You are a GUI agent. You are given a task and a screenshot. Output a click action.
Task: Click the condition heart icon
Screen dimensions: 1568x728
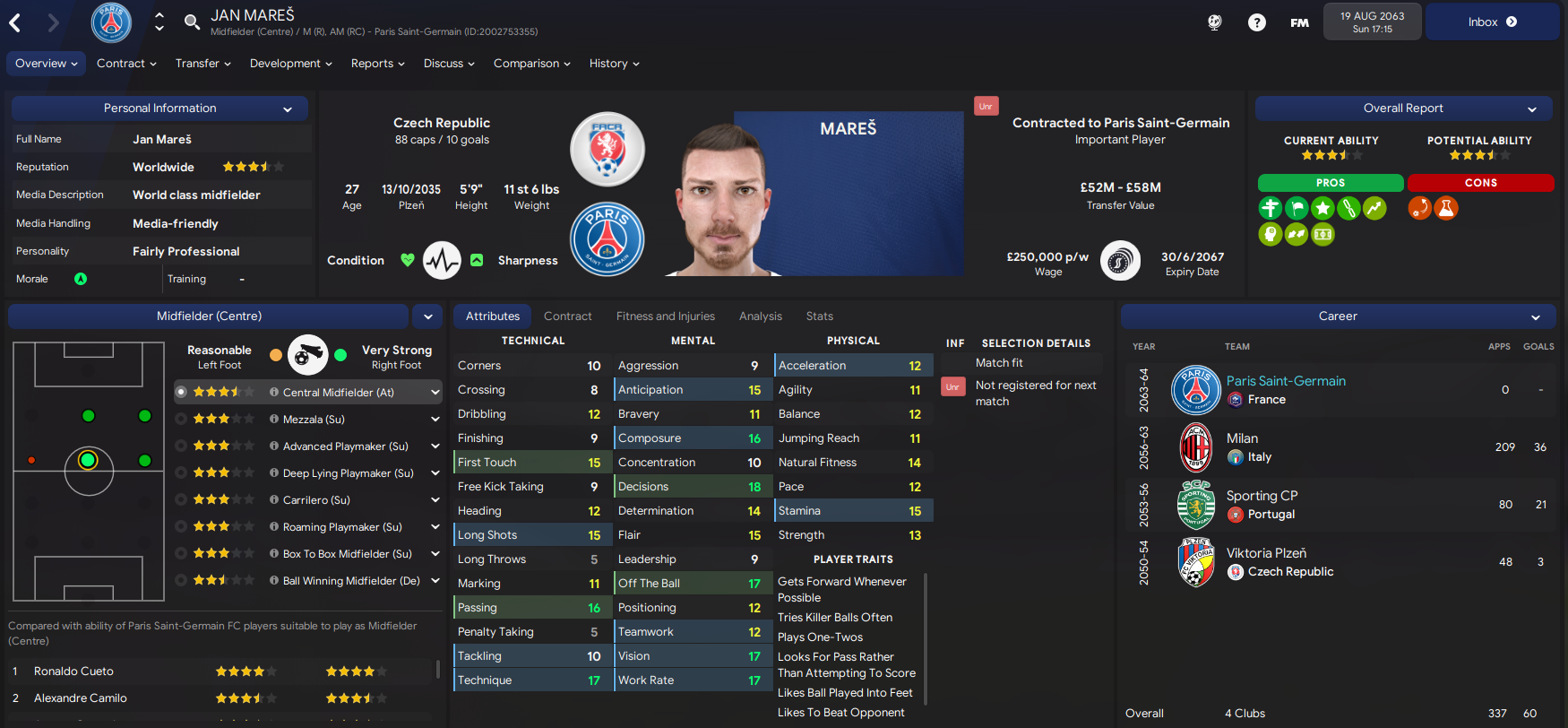[x=408, y=260]
